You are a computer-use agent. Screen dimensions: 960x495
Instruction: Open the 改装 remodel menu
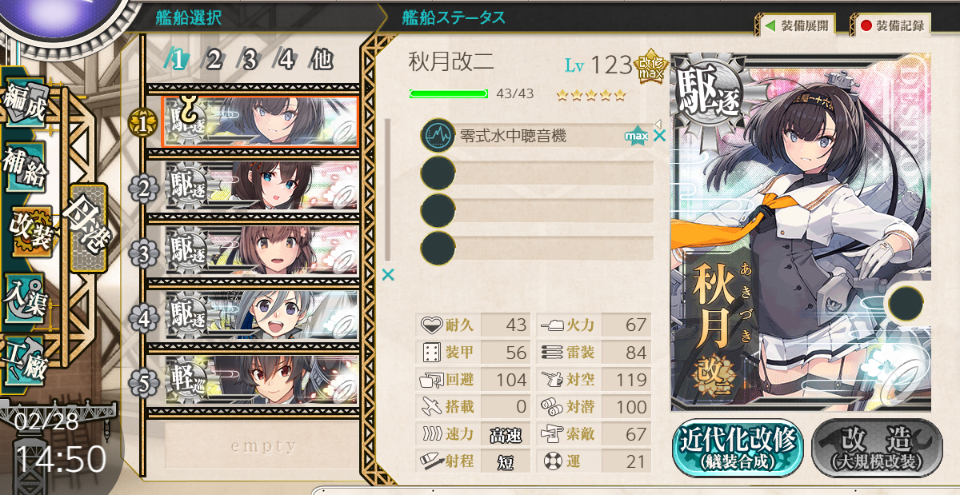pos(24,226)
